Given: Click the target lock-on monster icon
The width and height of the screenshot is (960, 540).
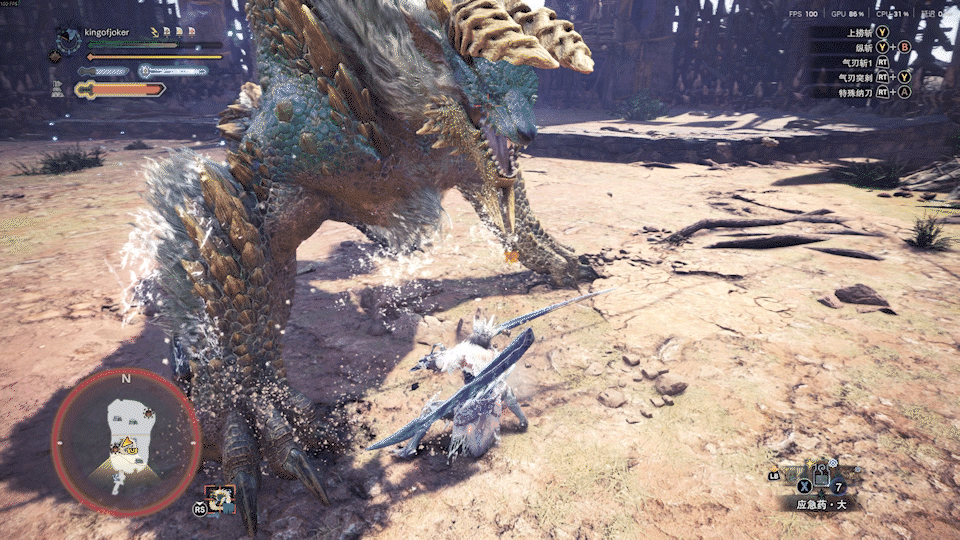Looking at the screenshot, I should (x=219, y=497).
